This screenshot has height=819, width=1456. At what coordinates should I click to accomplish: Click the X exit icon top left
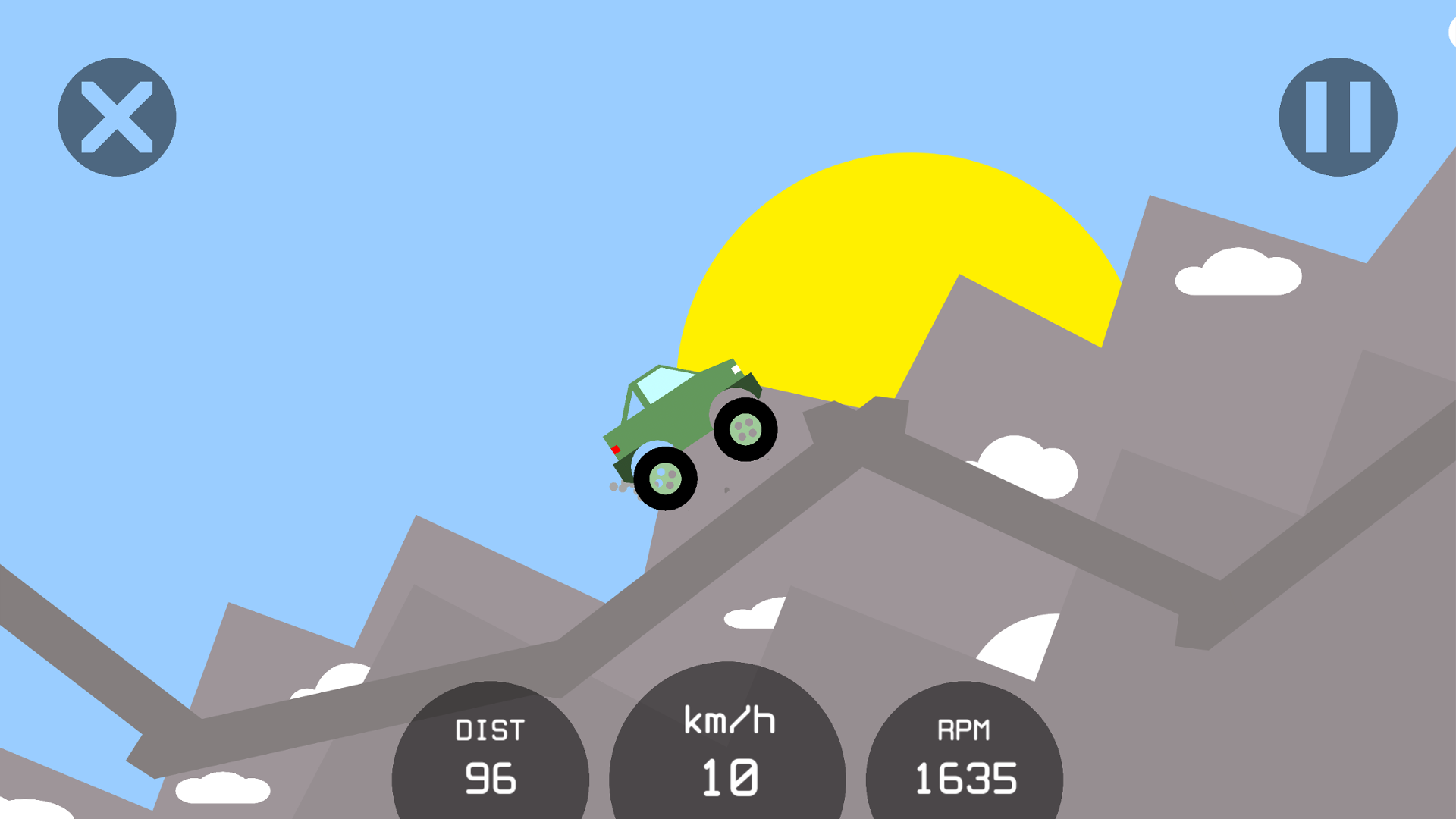coord(116,115)
